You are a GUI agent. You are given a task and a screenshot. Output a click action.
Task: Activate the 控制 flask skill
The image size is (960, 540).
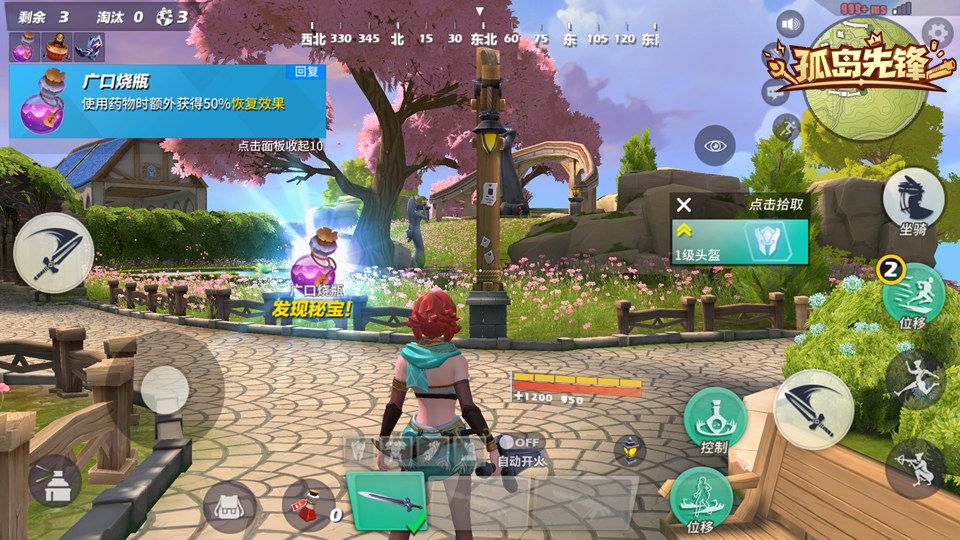tap(715, 419)
